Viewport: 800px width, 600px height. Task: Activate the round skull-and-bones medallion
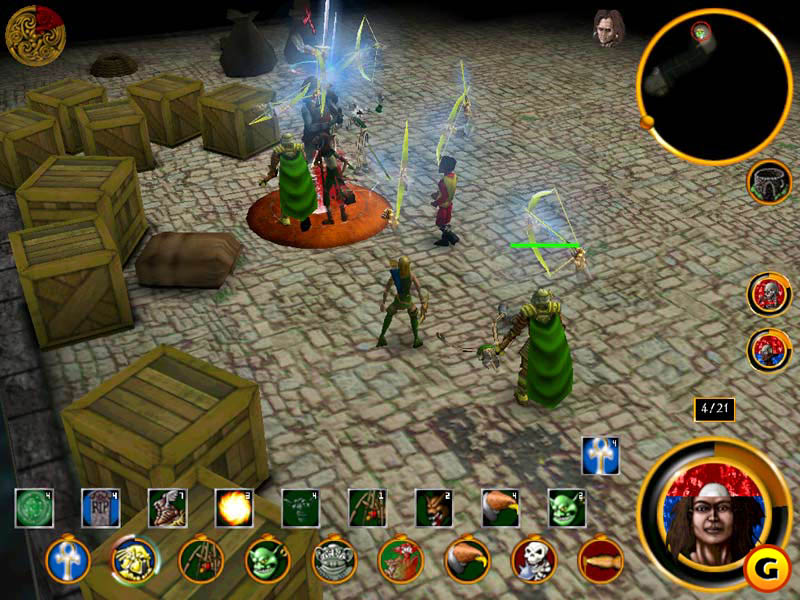pyautogui.click(x=534, y=560)
